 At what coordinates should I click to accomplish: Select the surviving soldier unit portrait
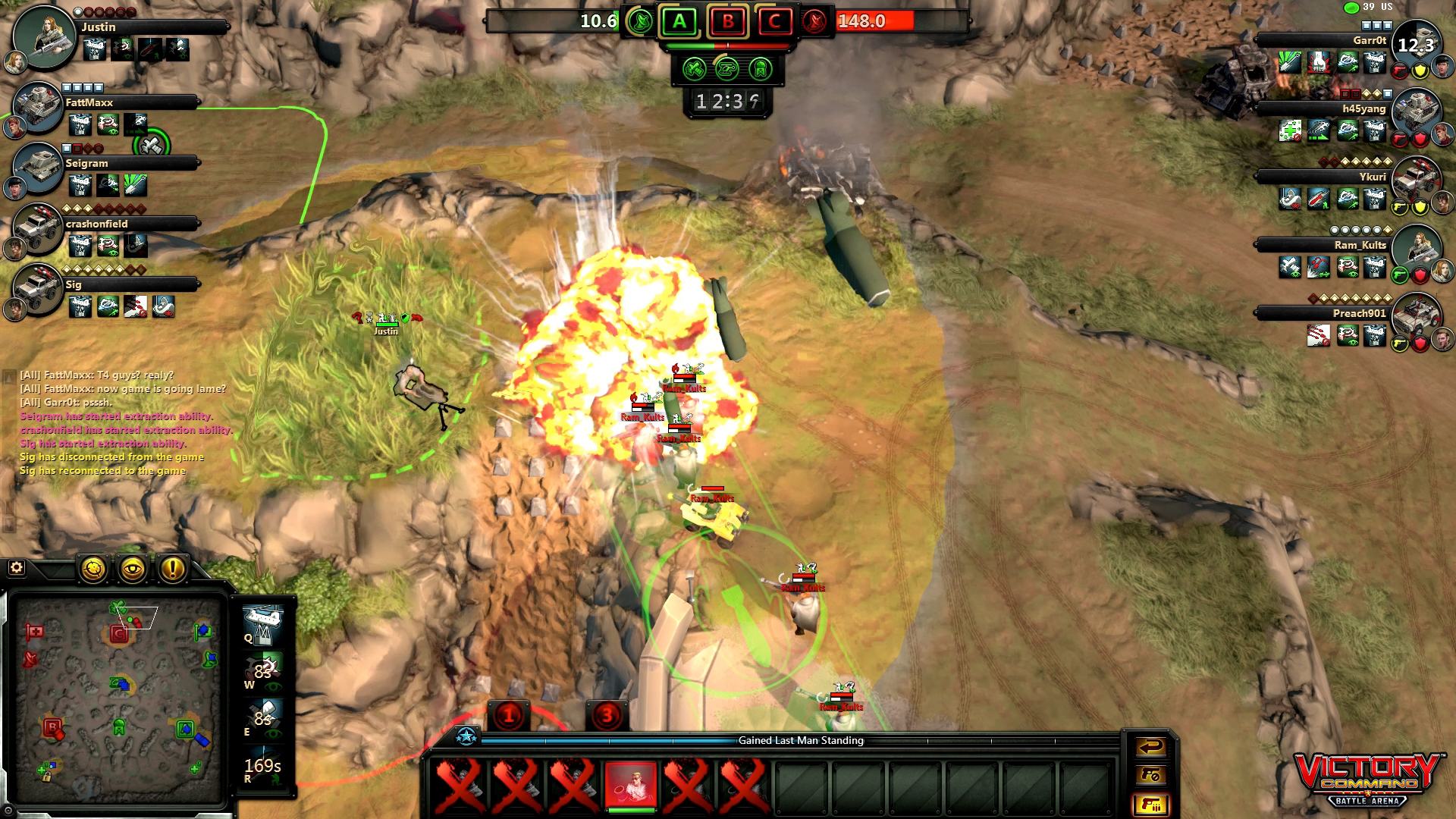click(x=630, y=785)
